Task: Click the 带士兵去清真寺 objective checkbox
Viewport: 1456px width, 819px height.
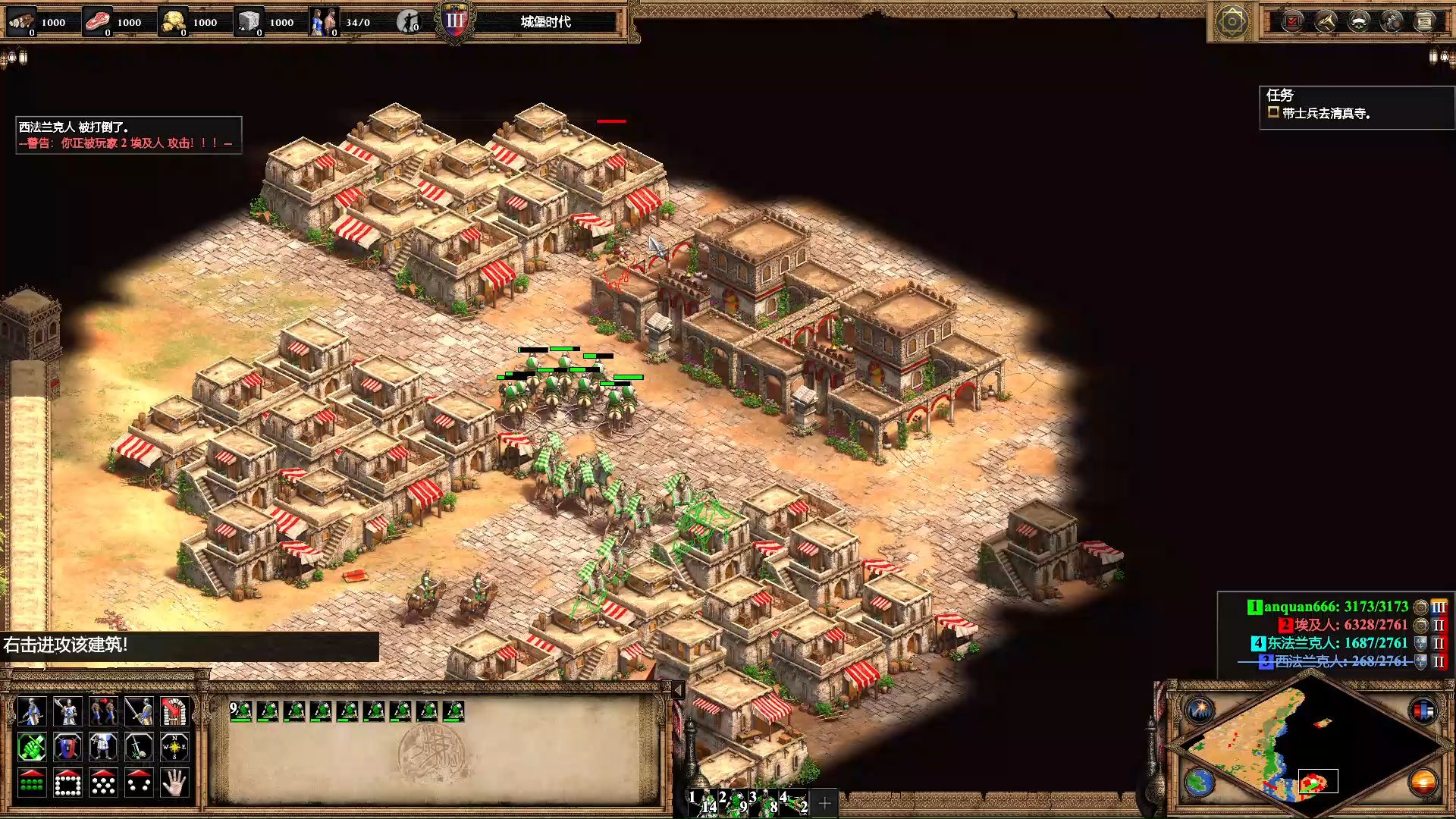Action: point(1273,112)
